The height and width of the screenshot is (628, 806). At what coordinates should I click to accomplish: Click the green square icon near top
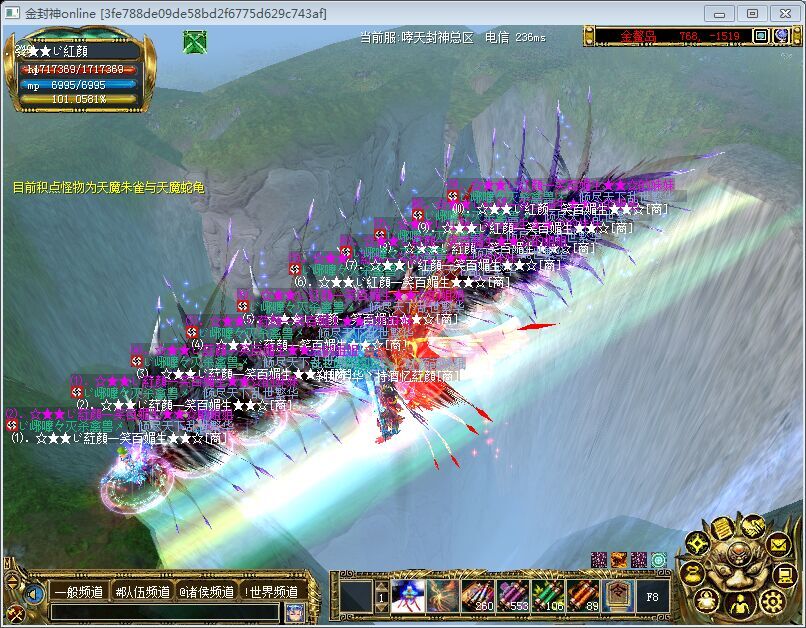[194, 42]
